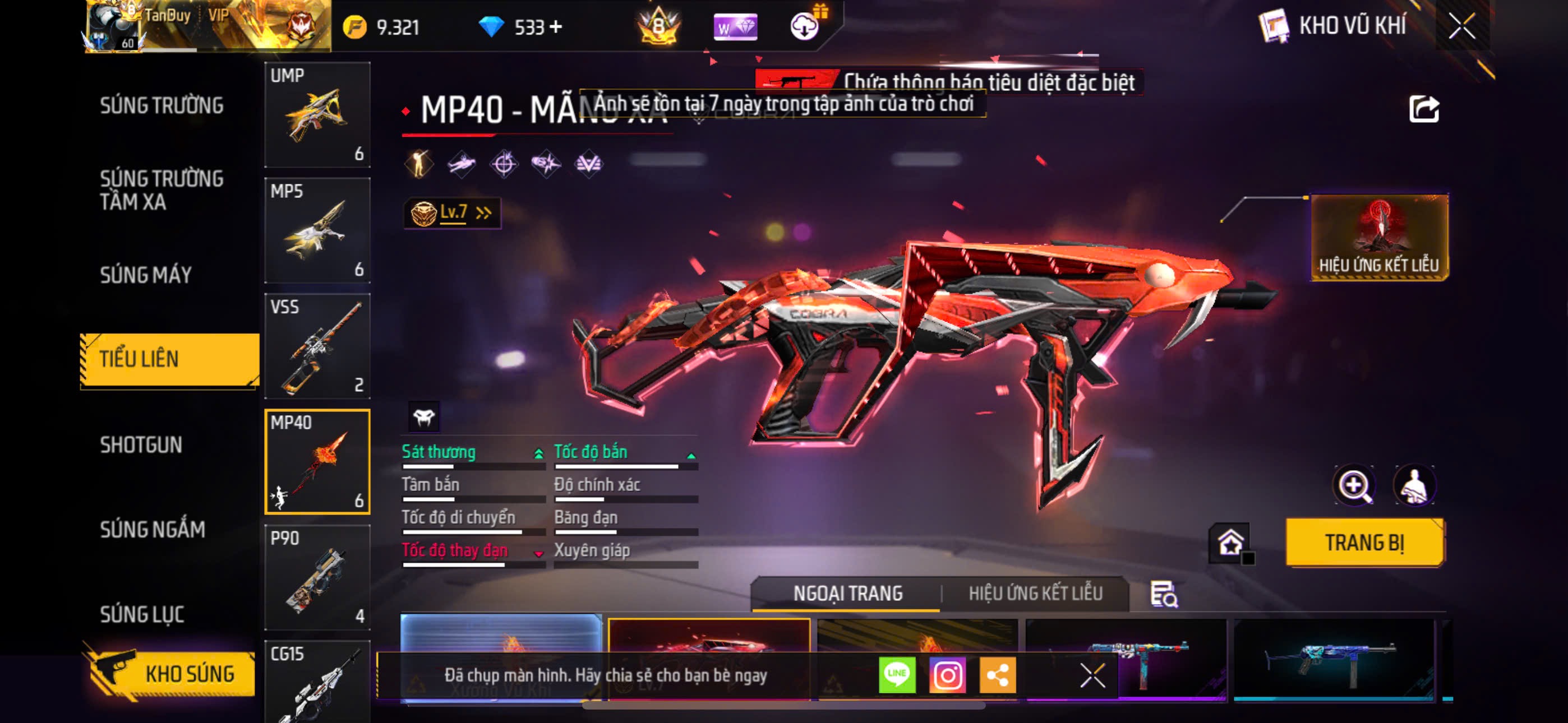1568x723 pixels.
Task: Choose the P90 weapon slot
Action: [317, 577]
